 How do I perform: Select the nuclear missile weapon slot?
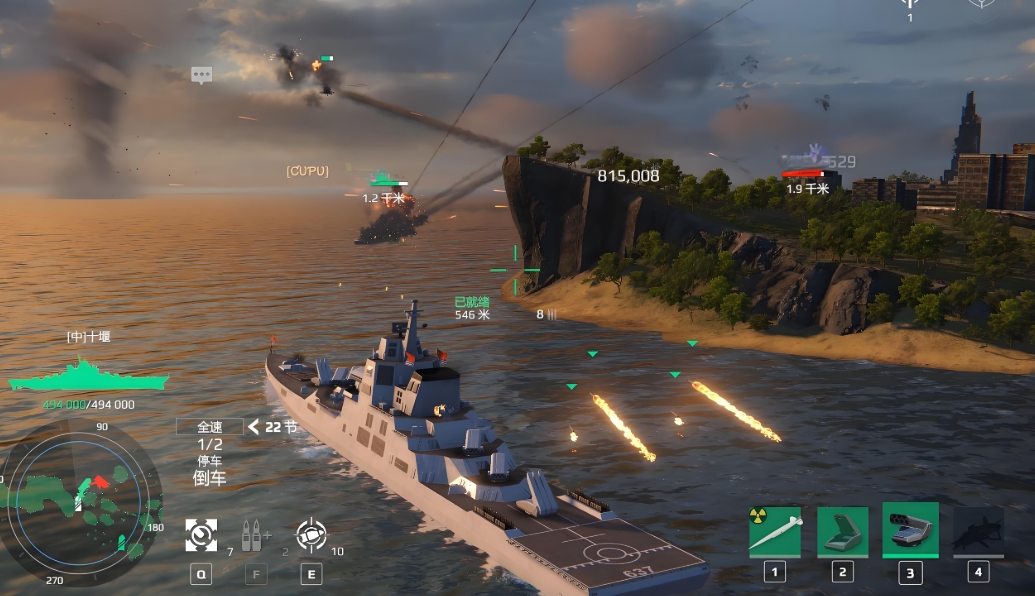[775, 531]
